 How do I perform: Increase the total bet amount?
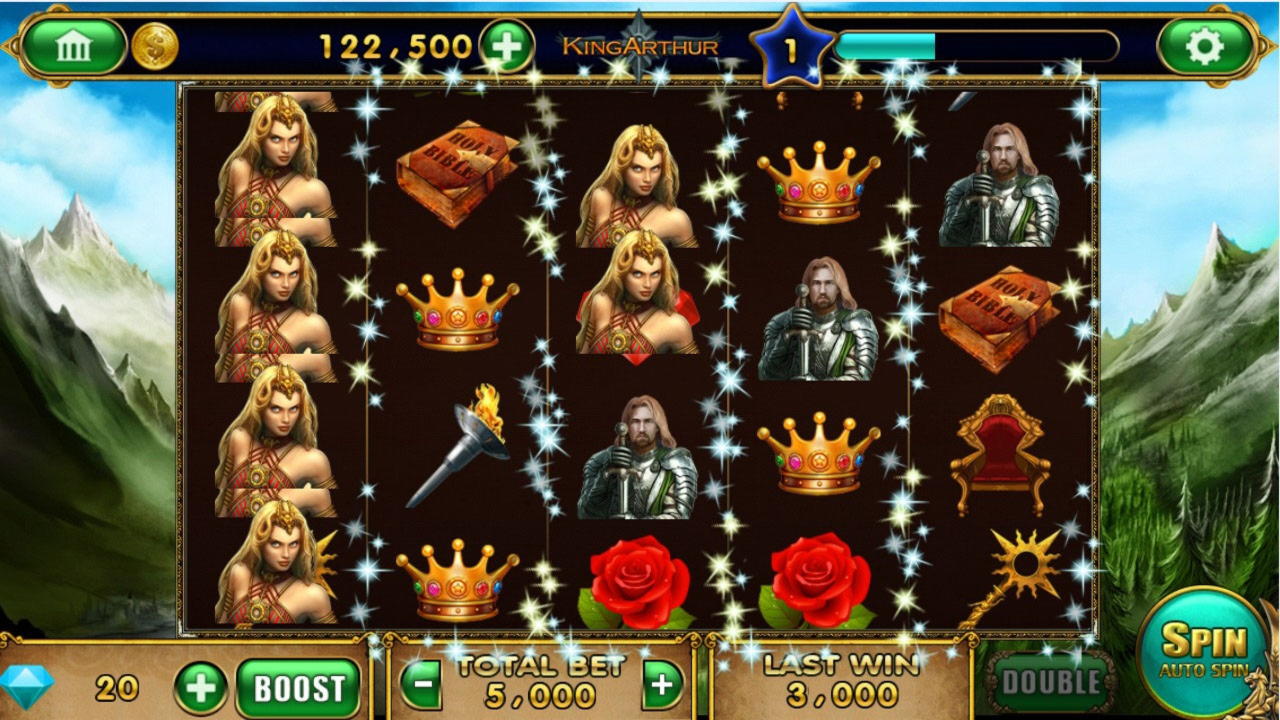pyautogui.click(x=662, y=686)
